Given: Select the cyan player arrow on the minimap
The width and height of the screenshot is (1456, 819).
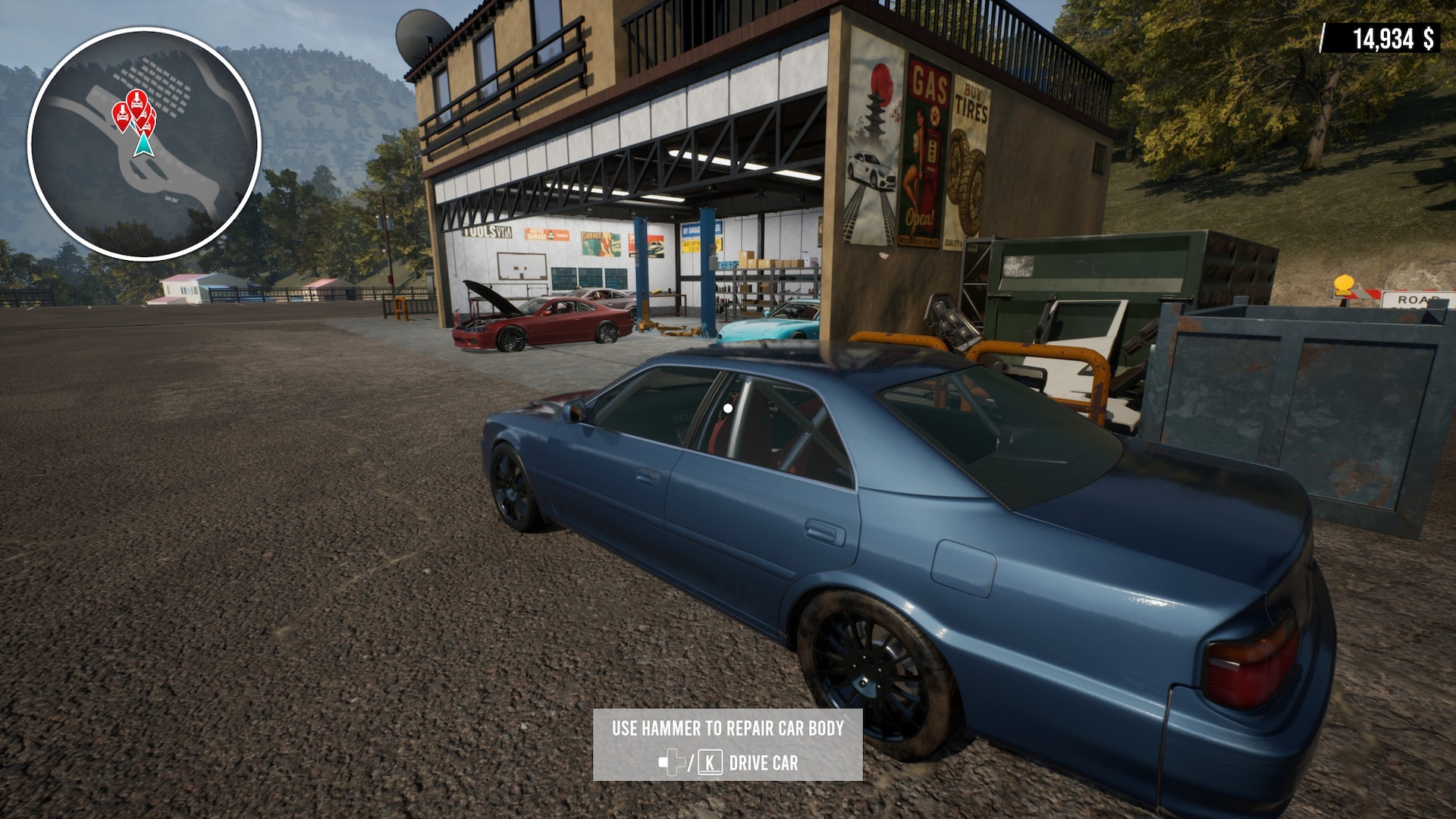Looking at the screenshot, I should (142, 144).
